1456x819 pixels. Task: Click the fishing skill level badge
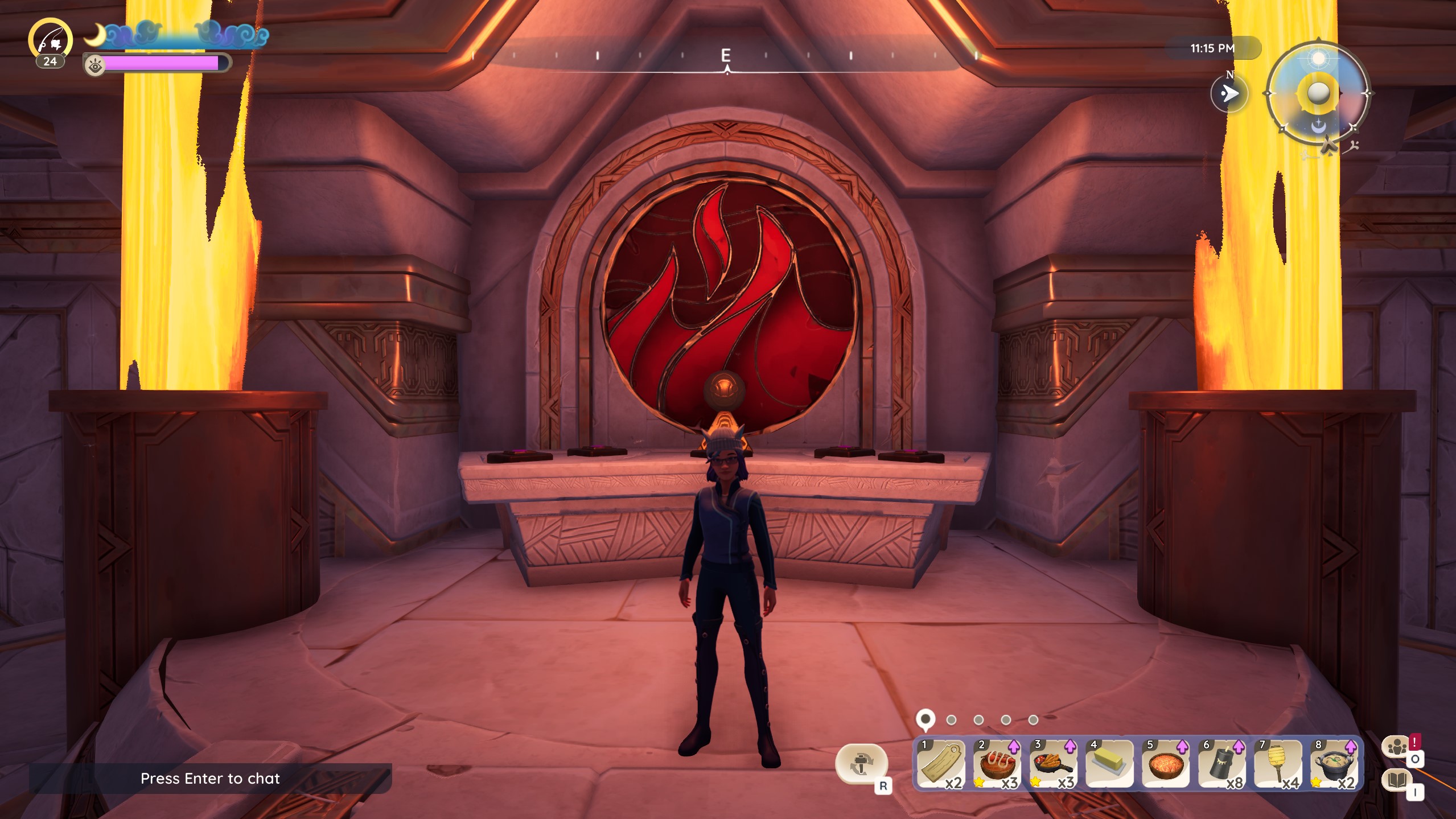click(51, 41)
